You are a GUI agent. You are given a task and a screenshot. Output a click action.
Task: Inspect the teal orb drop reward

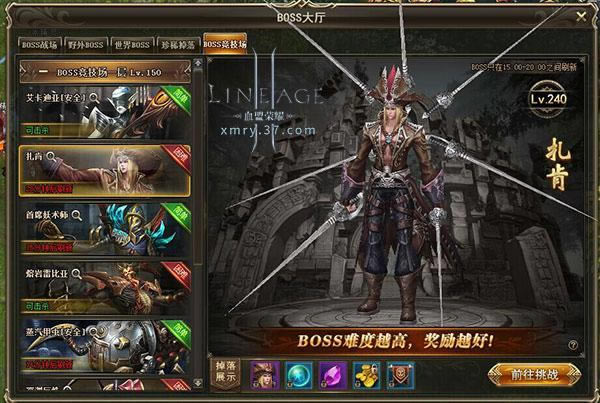point(298,372)
